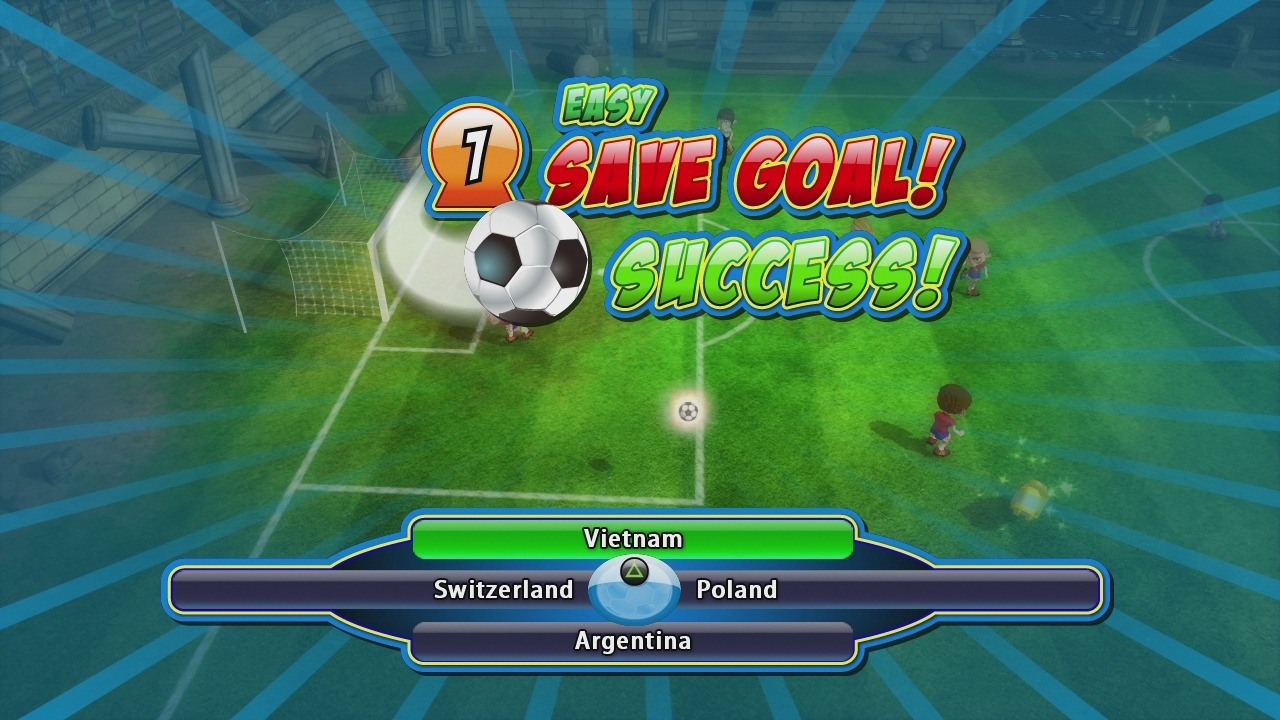Choose Switzerland as the answer
The height and width of the screenshot is (720, 1280).
(x=503, y=590)
